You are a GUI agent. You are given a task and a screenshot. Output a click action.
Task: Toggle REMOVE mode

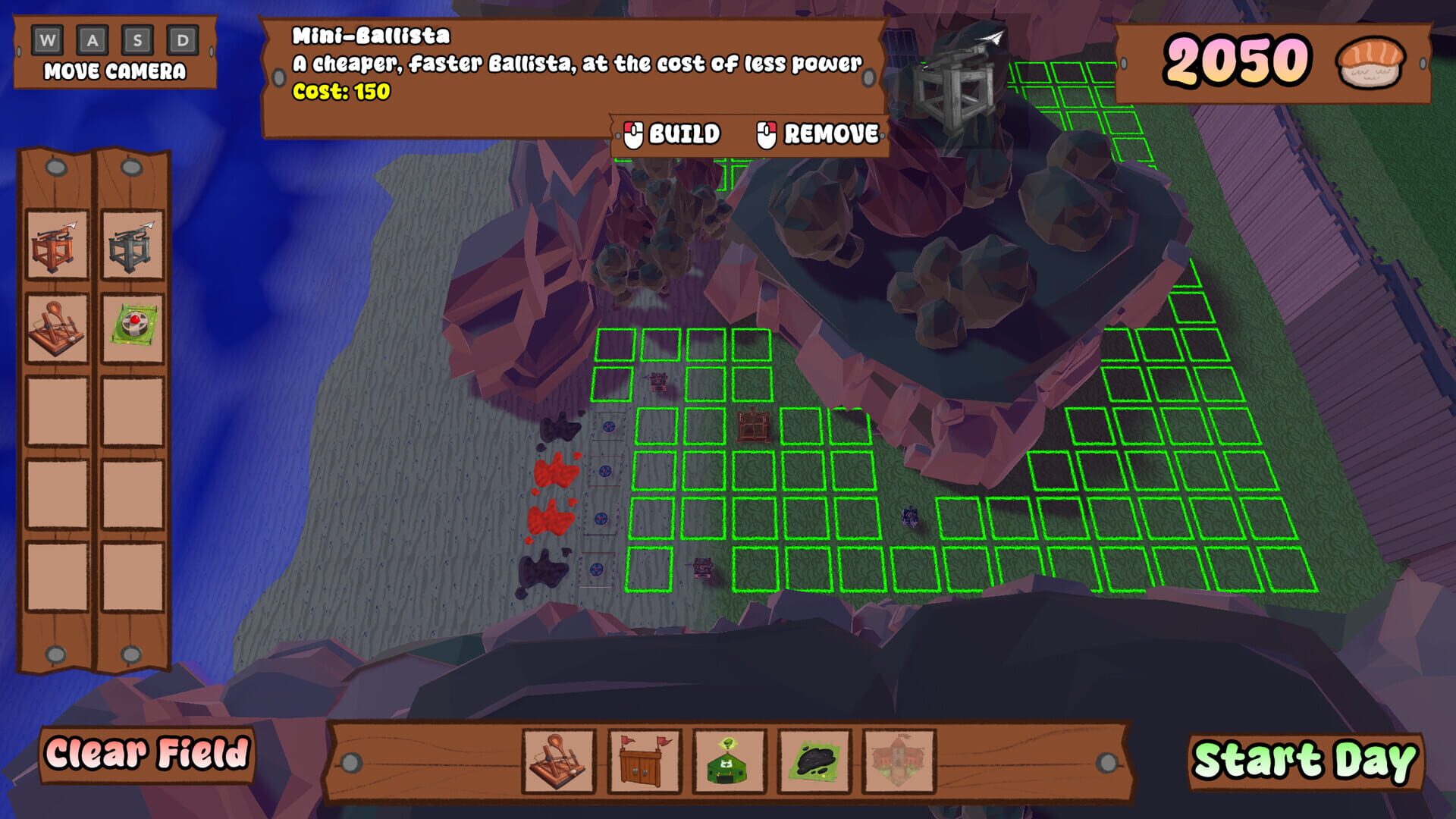817,134
